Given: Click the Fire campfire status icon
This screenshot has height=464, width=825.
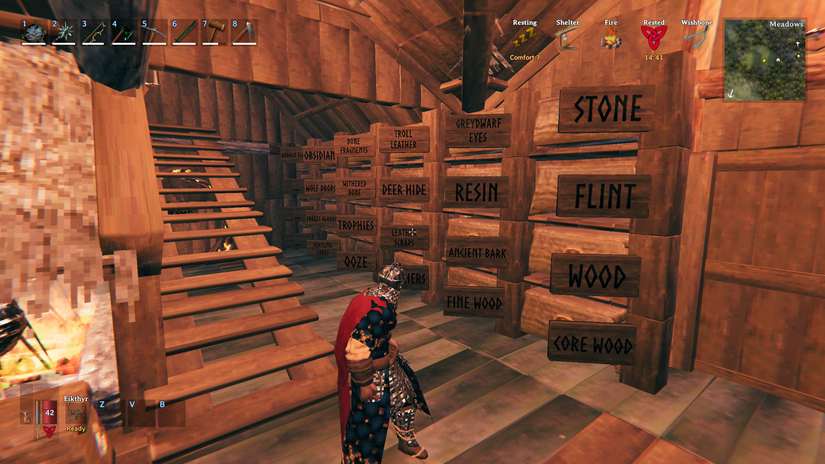Looking at the screenshot, I should 610,40.
